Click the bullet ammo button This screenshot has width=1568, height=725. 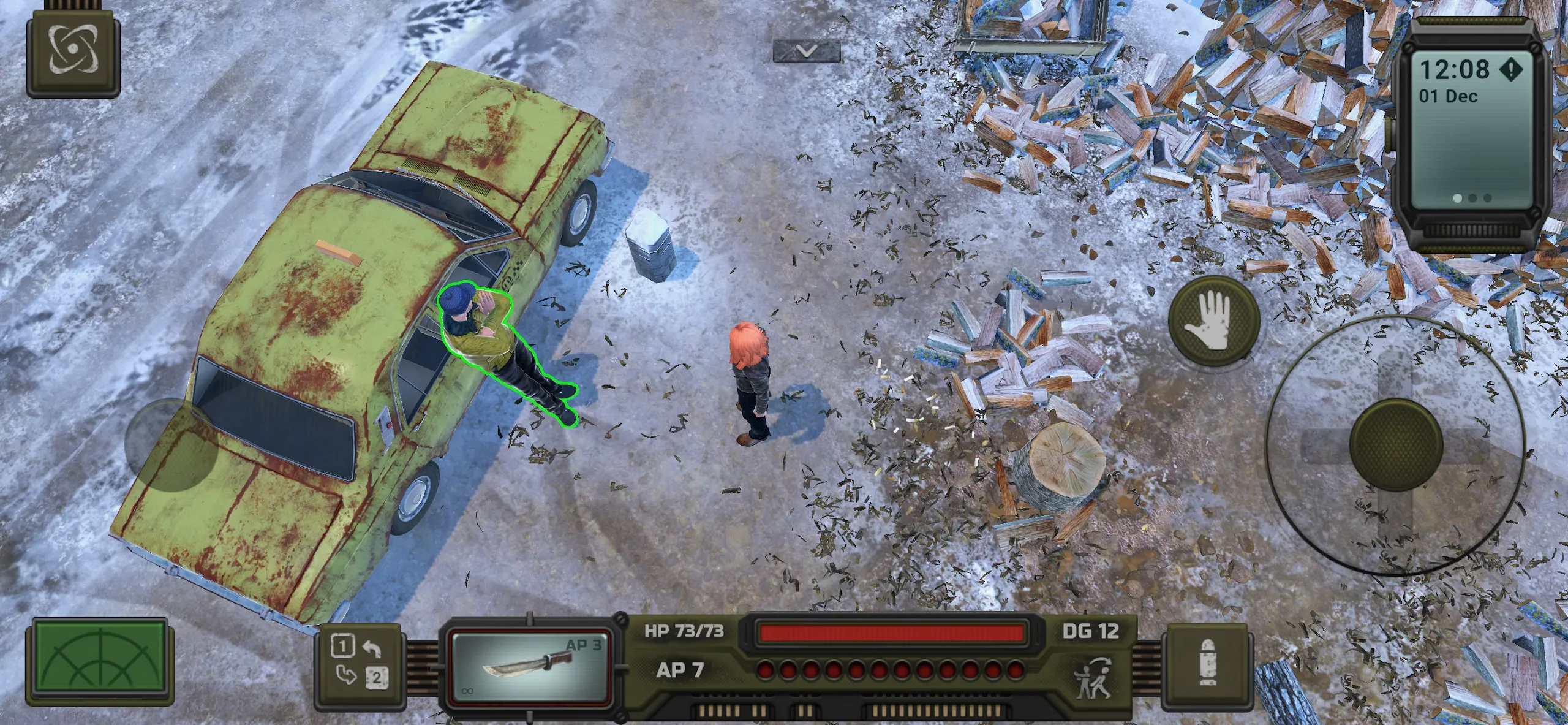click(x=1207, y=663)
